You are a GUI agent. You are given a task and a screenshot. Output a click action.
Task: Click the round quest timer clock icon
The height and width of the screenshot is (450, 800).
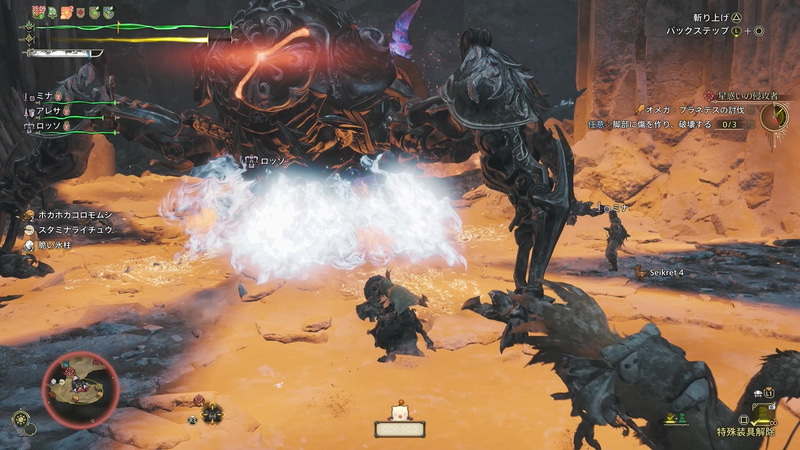coord(773,118)
